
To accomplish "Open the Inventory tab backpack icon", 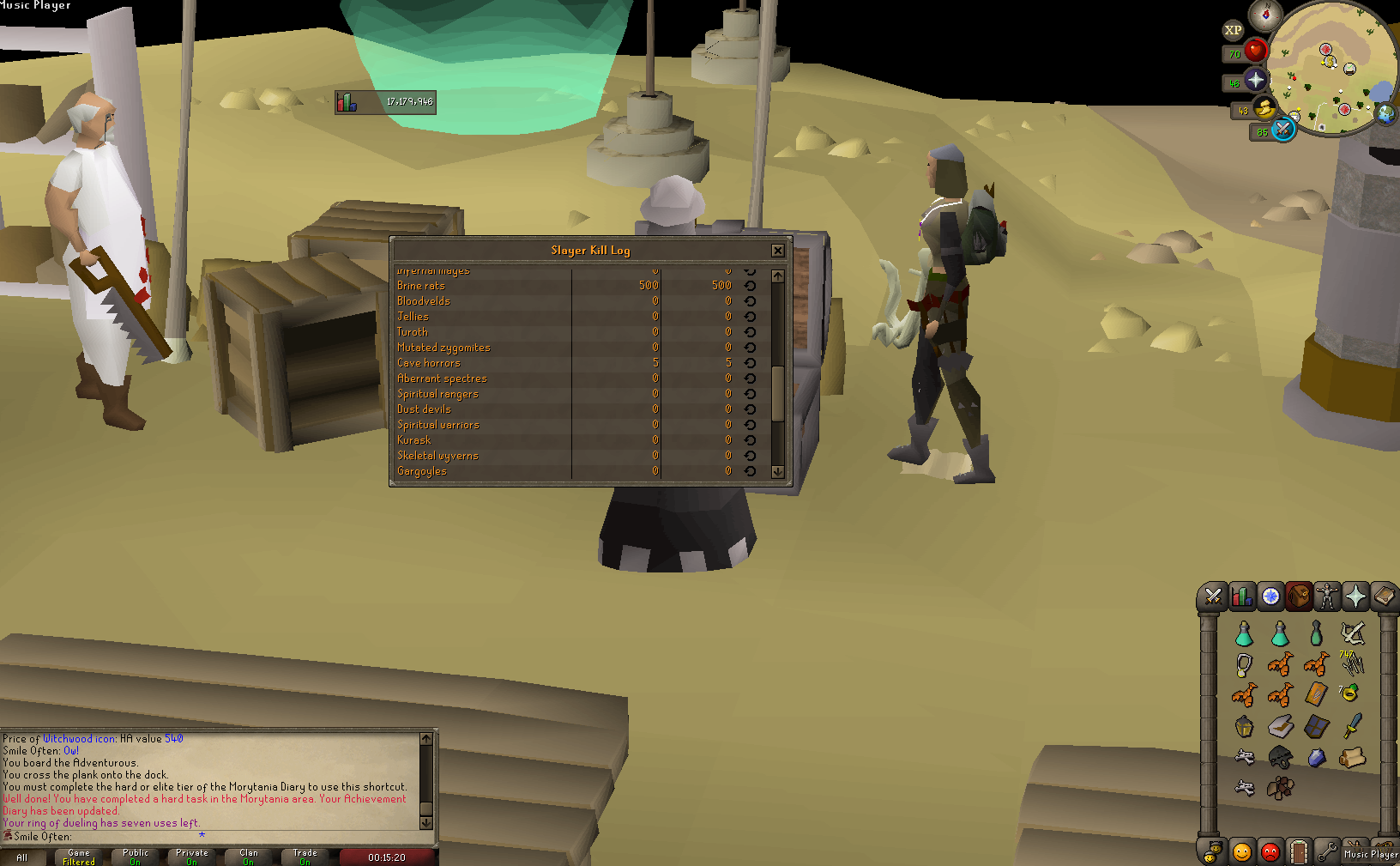I will coord(1299,597).
